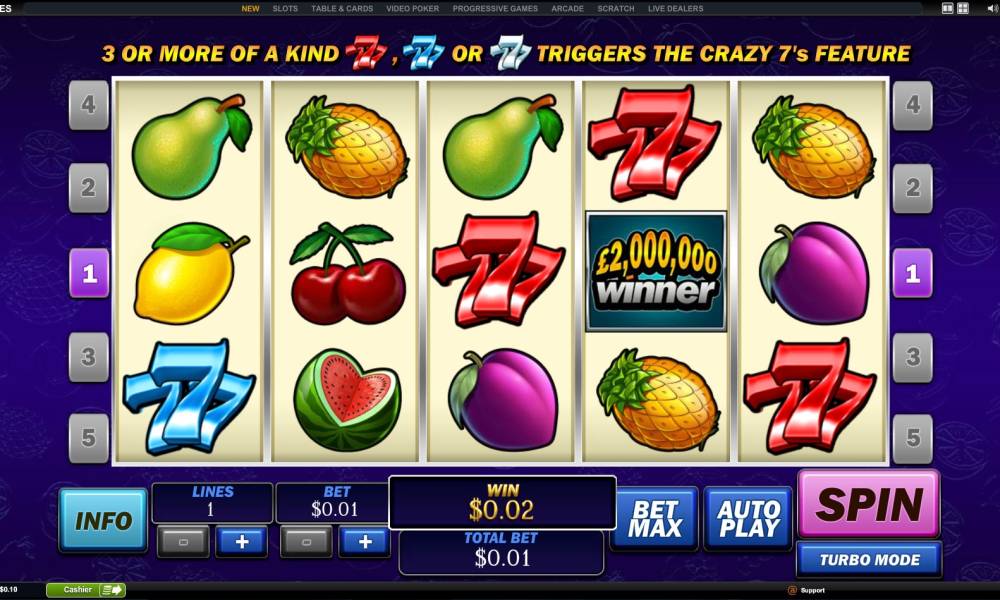The image size is (1000, 600).
Task: Place the maximum bet with Bet Max
Action: coord(654,518)
